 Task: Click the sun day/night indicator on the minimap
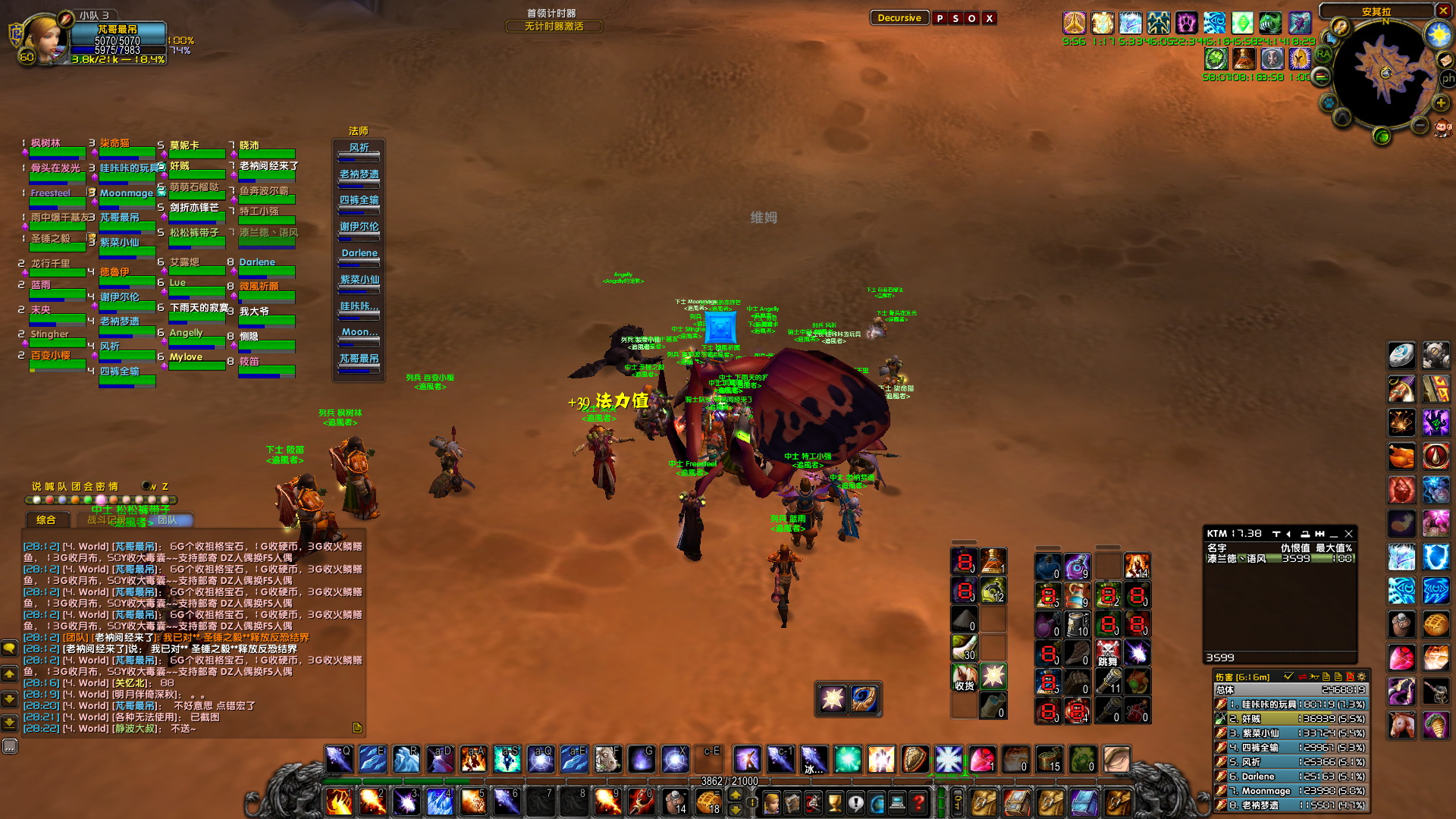[1438, 33]
